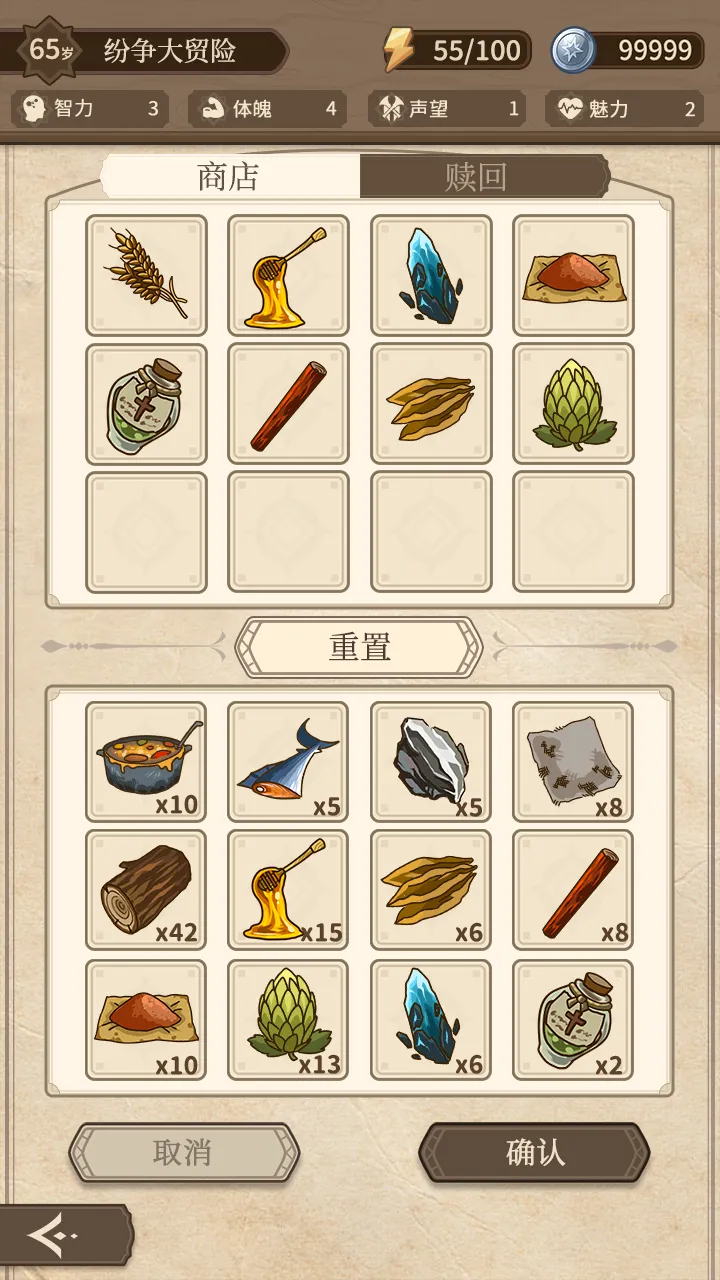Select the 商店 tab

tap(229, 177)
